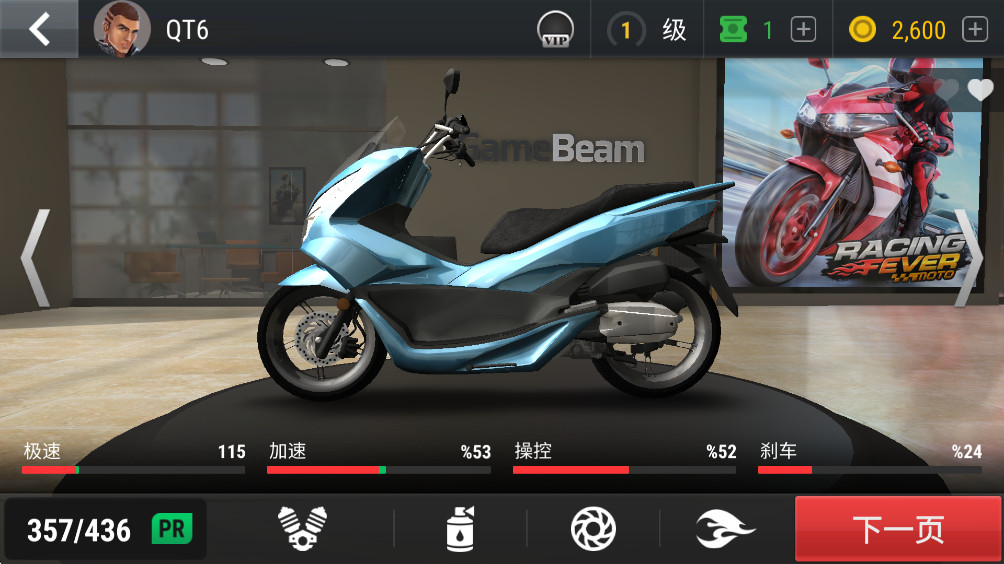Image resolution: width=1004 pixels, height=564 pixels.
Task: Open the wheel rim customization
Action: click(592, 528)
